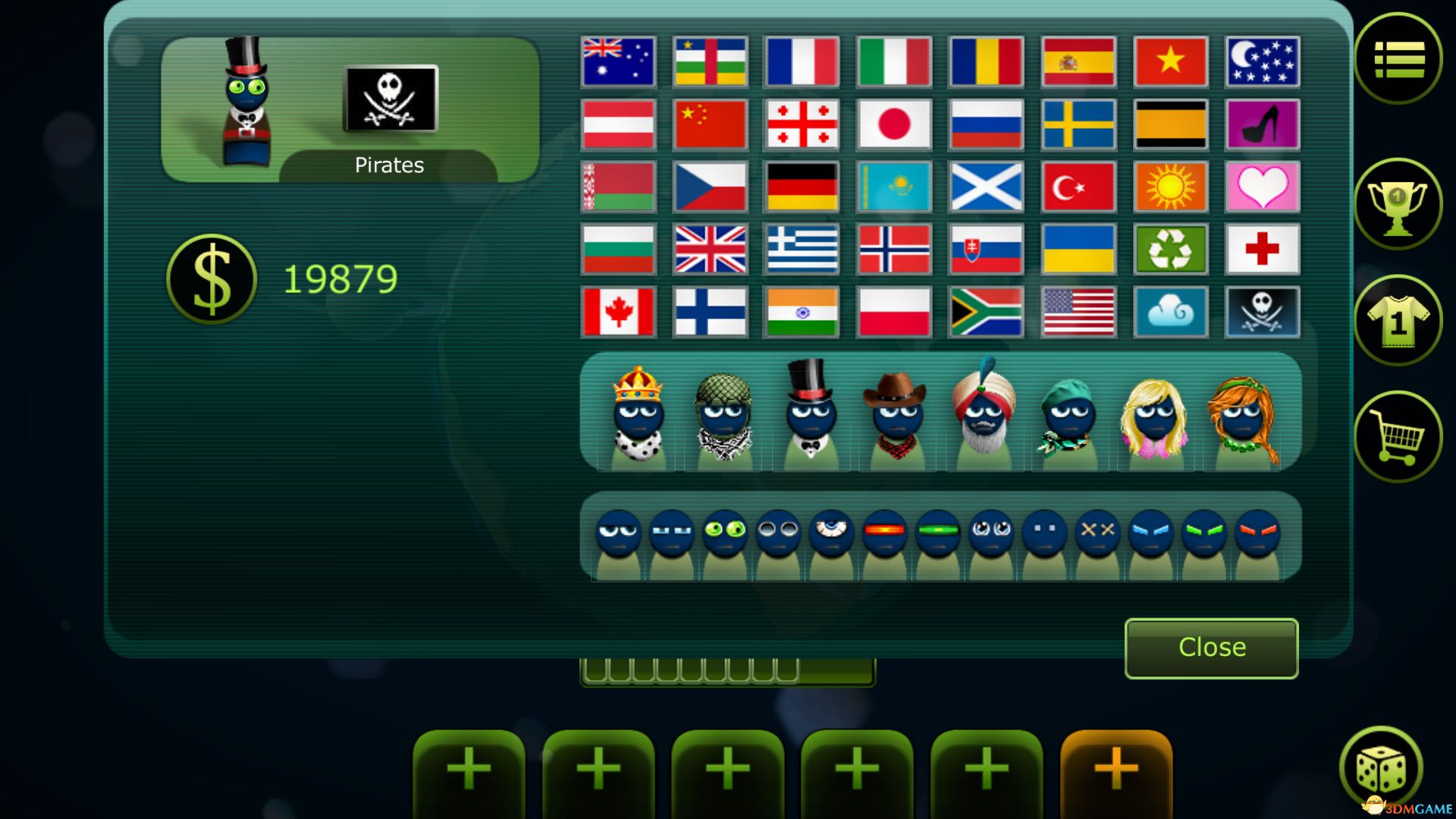This screenshot has width=1456, height=819.
Task: Open the number 1 jersey panel
Action: [1398, 320]
